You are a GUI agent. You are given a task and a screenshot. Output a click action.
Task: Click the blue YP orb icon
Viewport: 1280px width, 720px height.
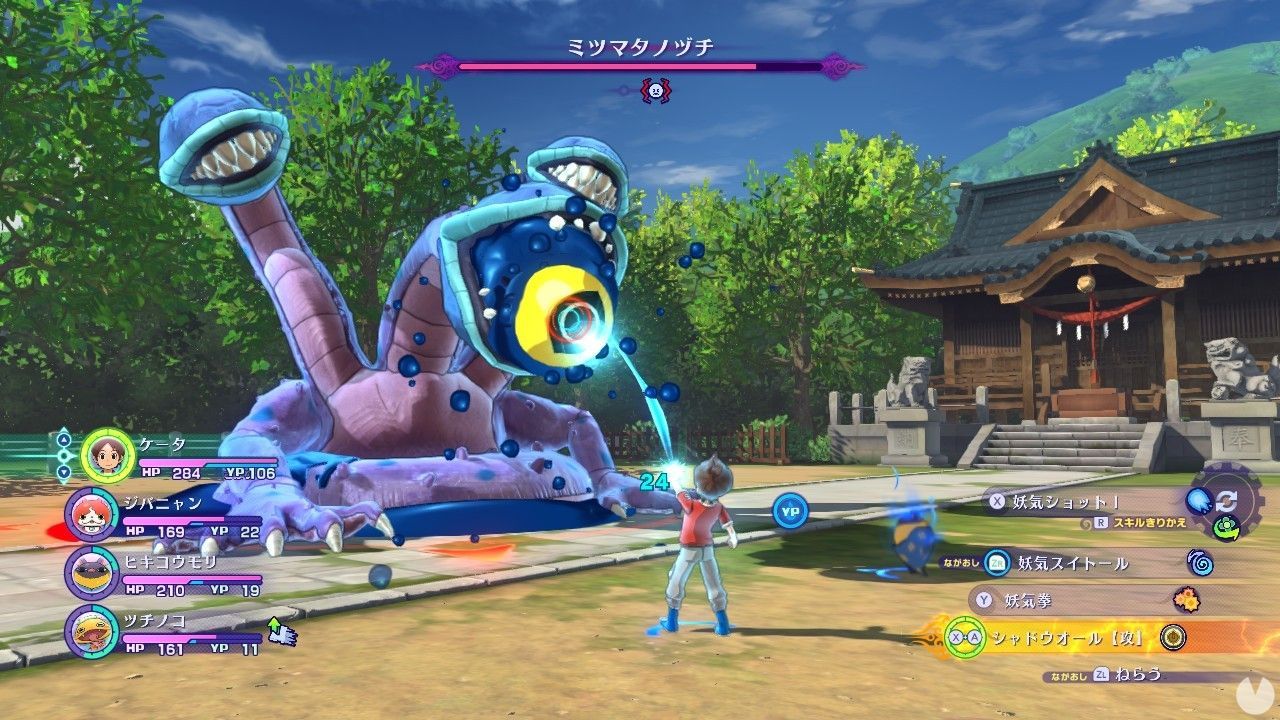[x=790, y=511]
